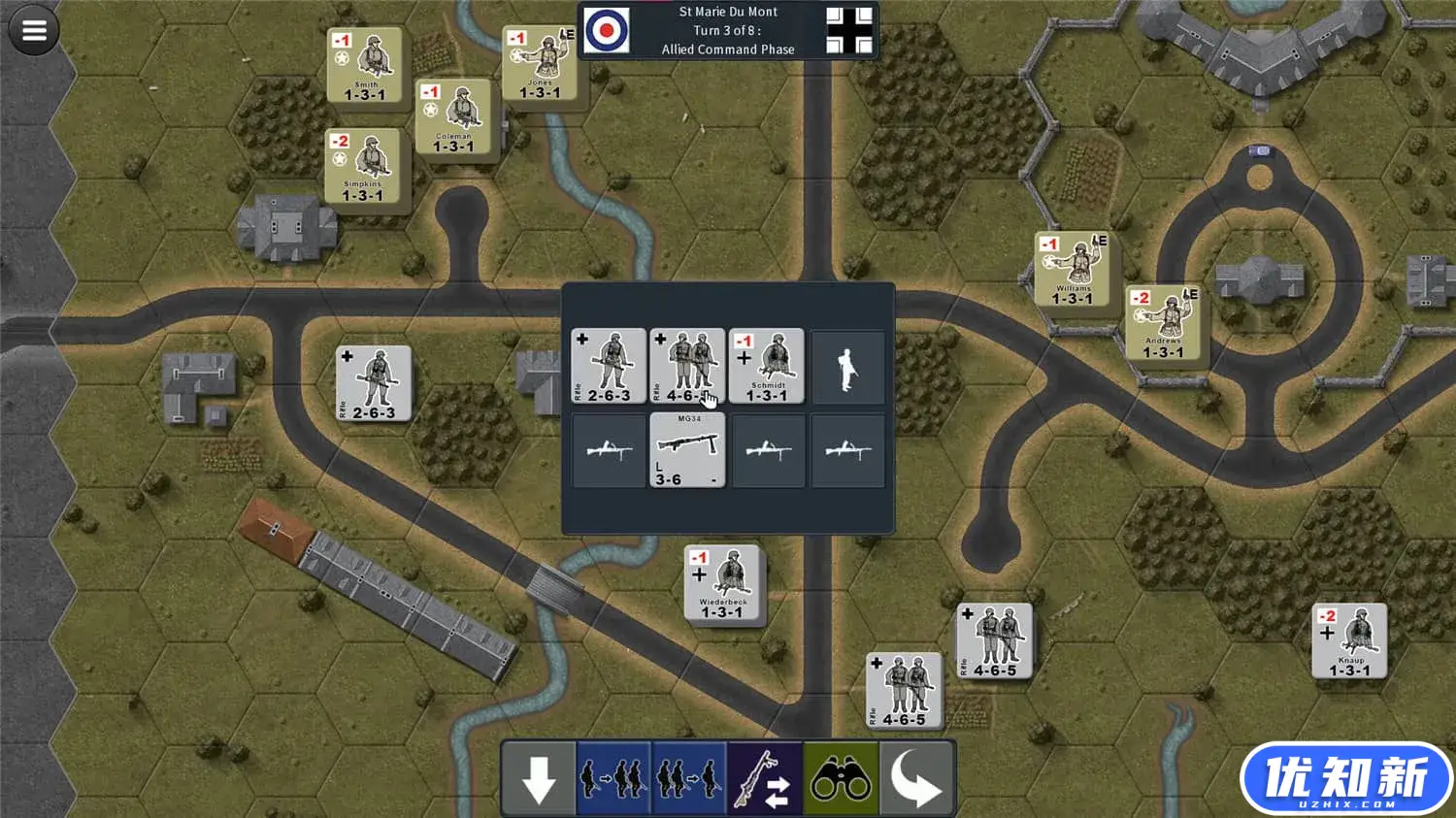1456x818 pixels.
Task: Click the white down arrow toolbar button
Action: [x=539, y=778]
